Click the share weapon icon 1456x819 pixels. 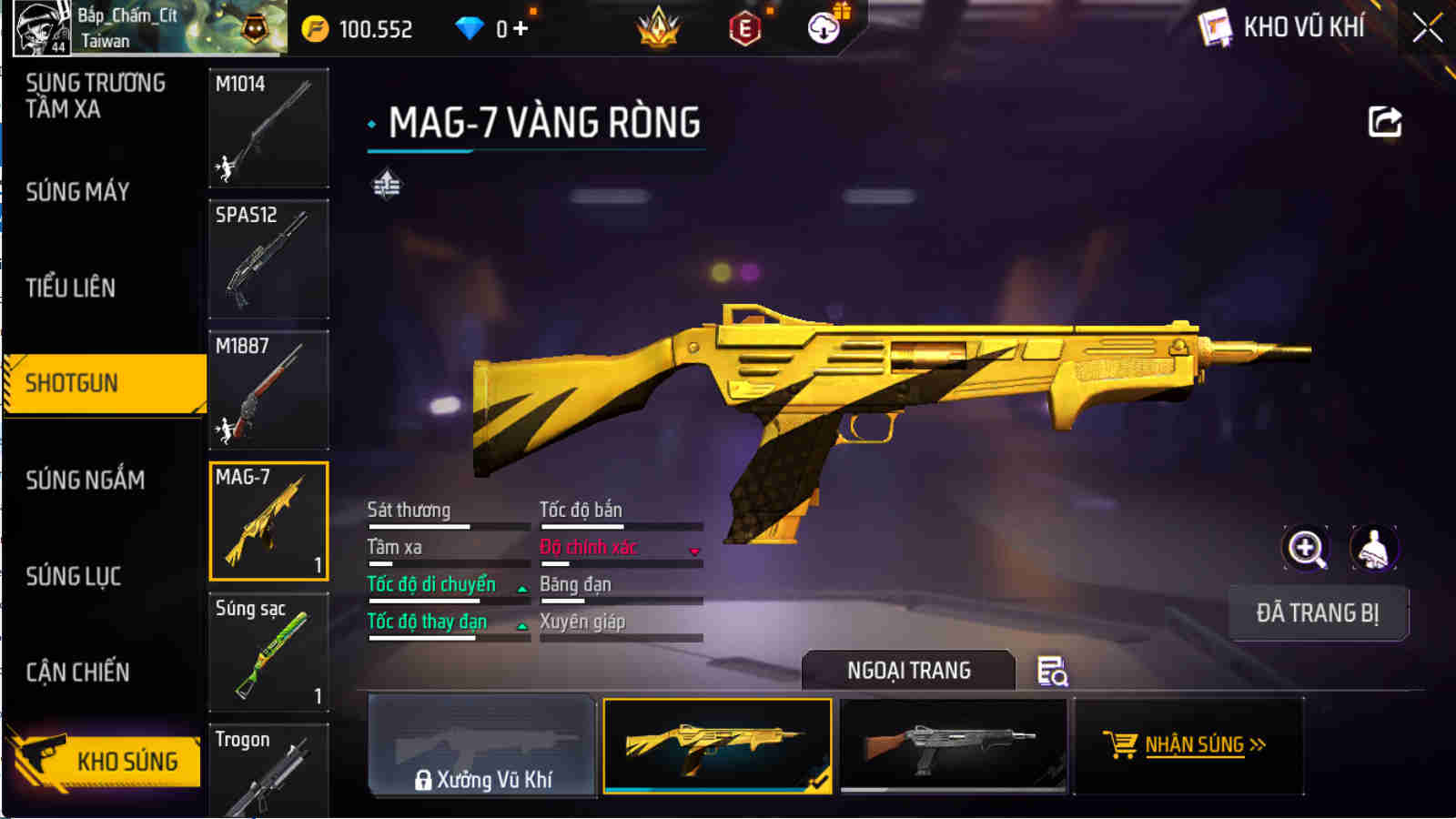click(x=1384, y=121)
